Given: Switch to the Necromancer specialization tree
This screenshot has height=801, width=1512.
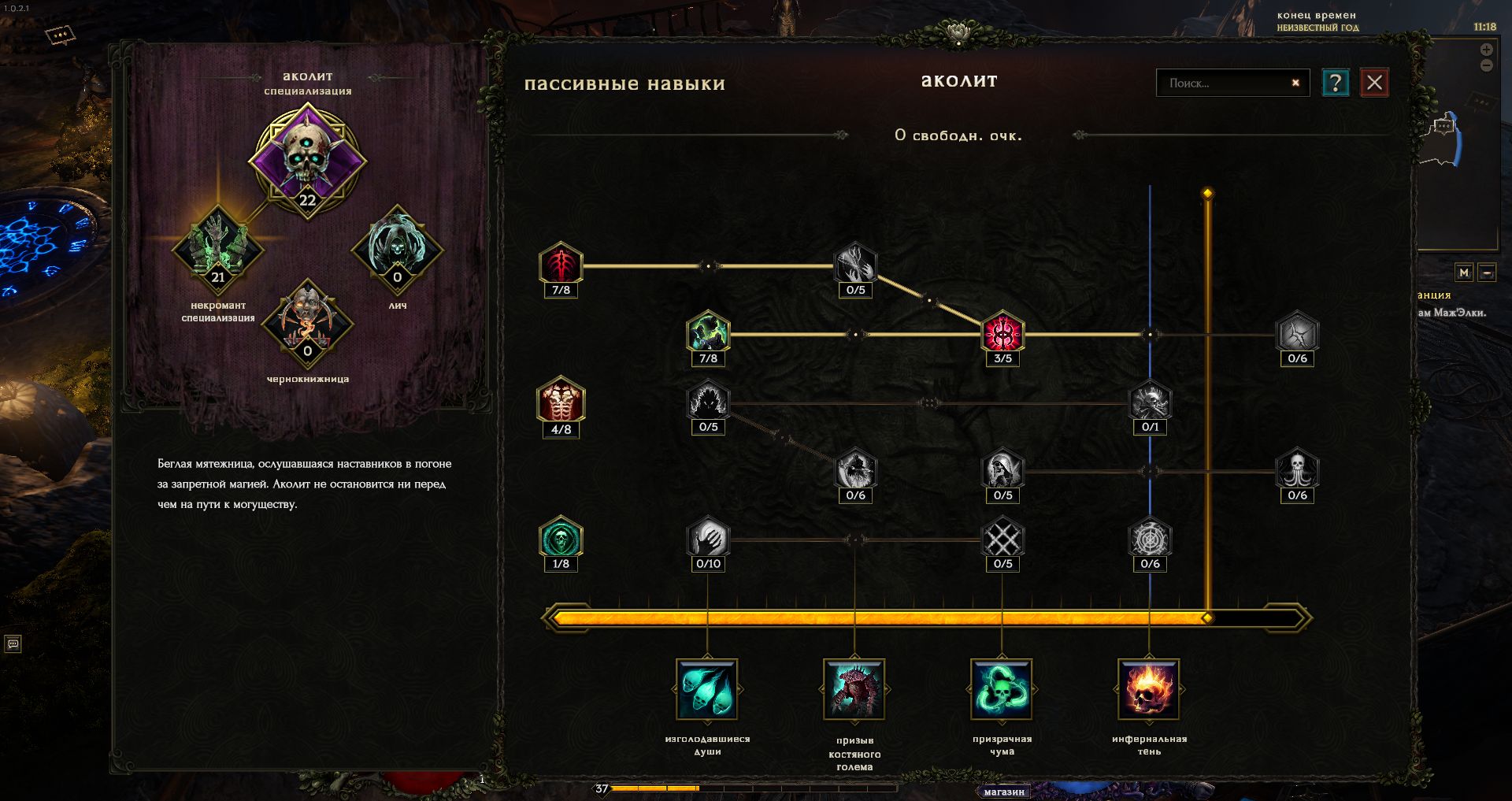Looking at the screenshot, I should (x=218, y=248).
